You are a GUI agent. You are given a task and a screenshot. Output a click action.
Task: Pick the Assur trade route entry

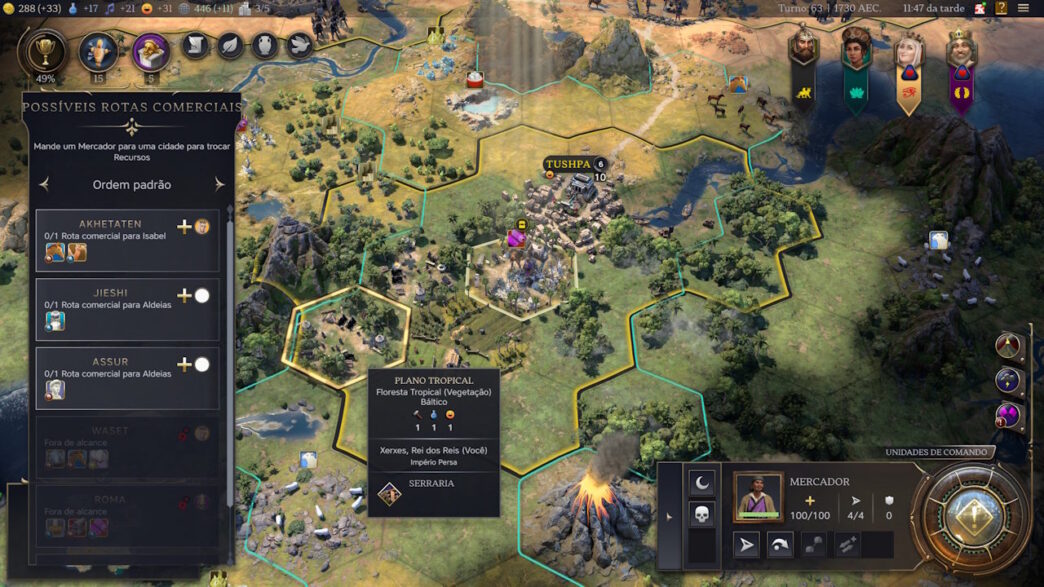pos(127,378)
